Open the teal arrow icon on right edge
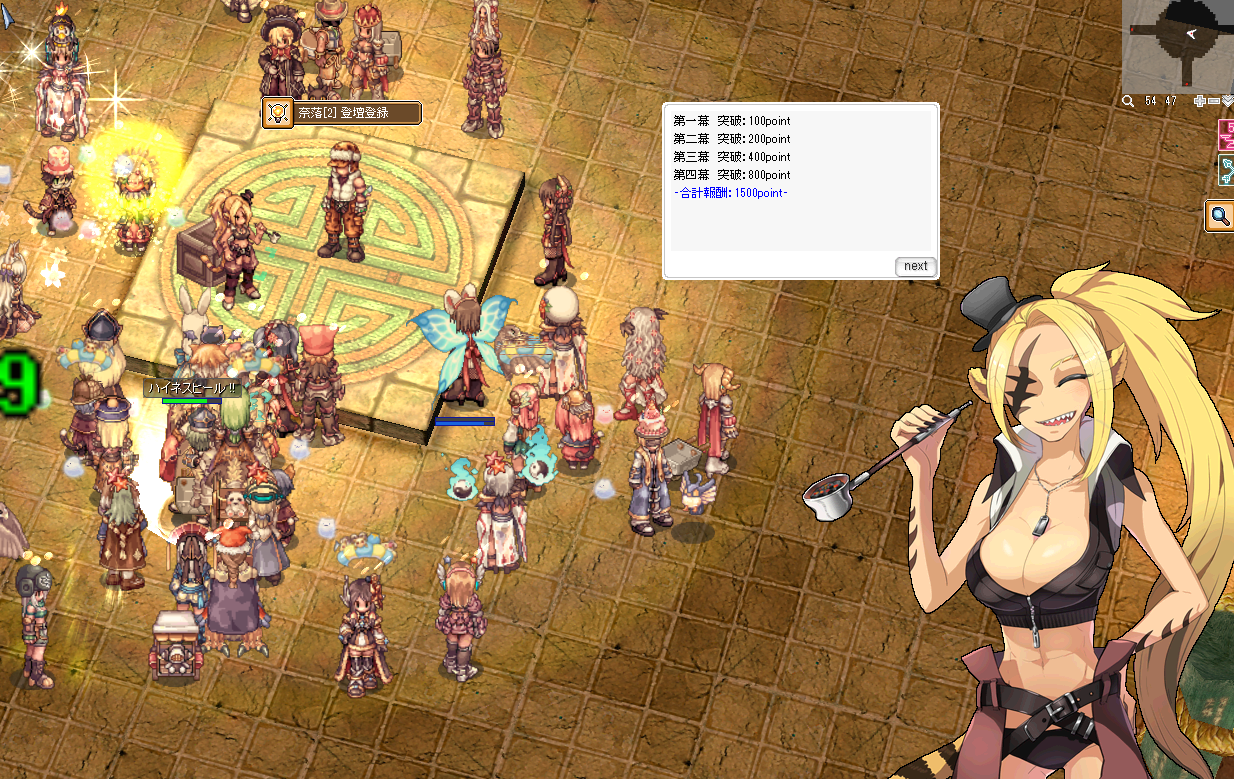 click(x=1225, y=171)
